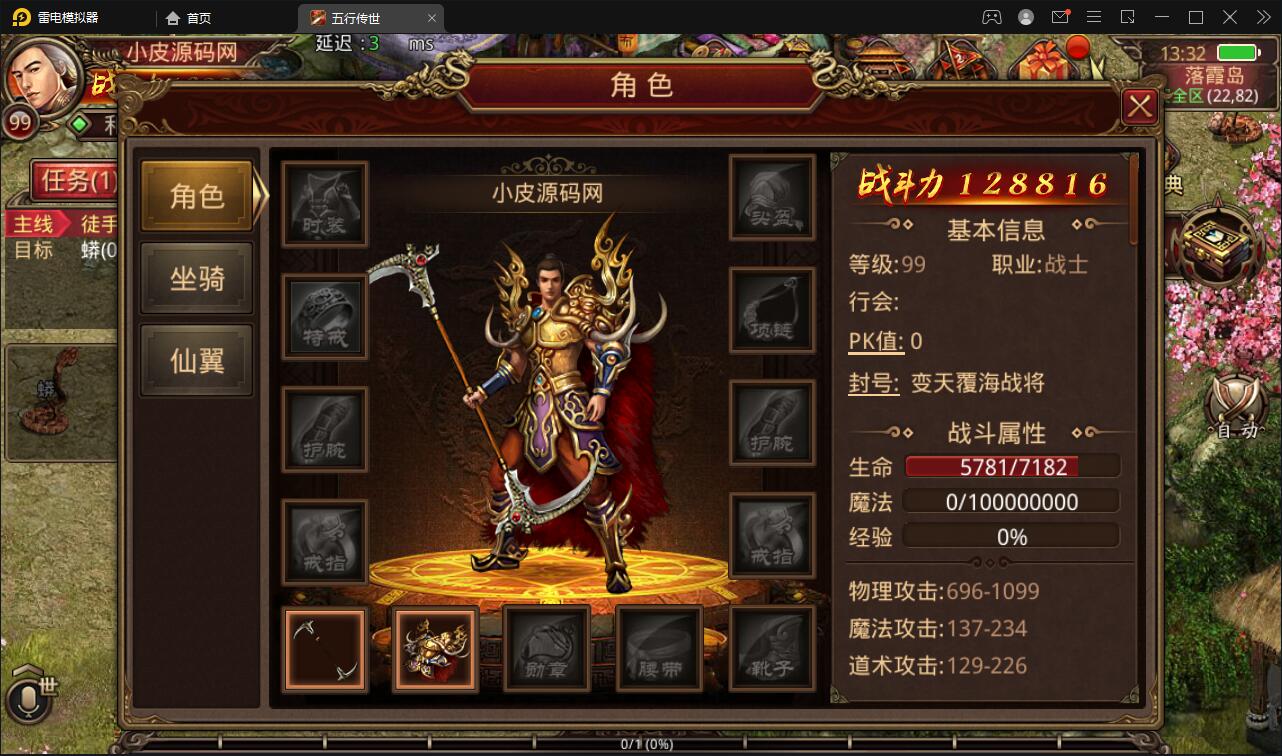
Task: Switch to the 仙翼 wings tab
Action: point(196,359)
